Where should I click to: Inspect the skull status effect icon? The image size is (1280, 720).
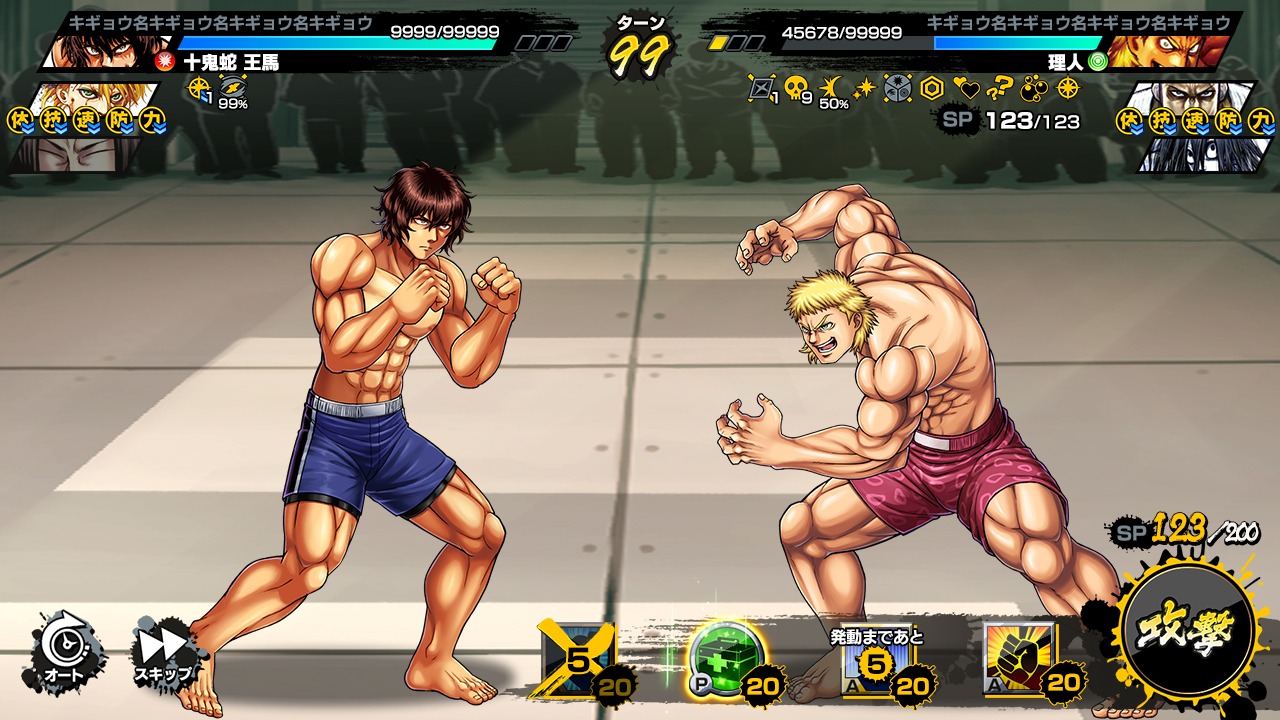point(797,89)
